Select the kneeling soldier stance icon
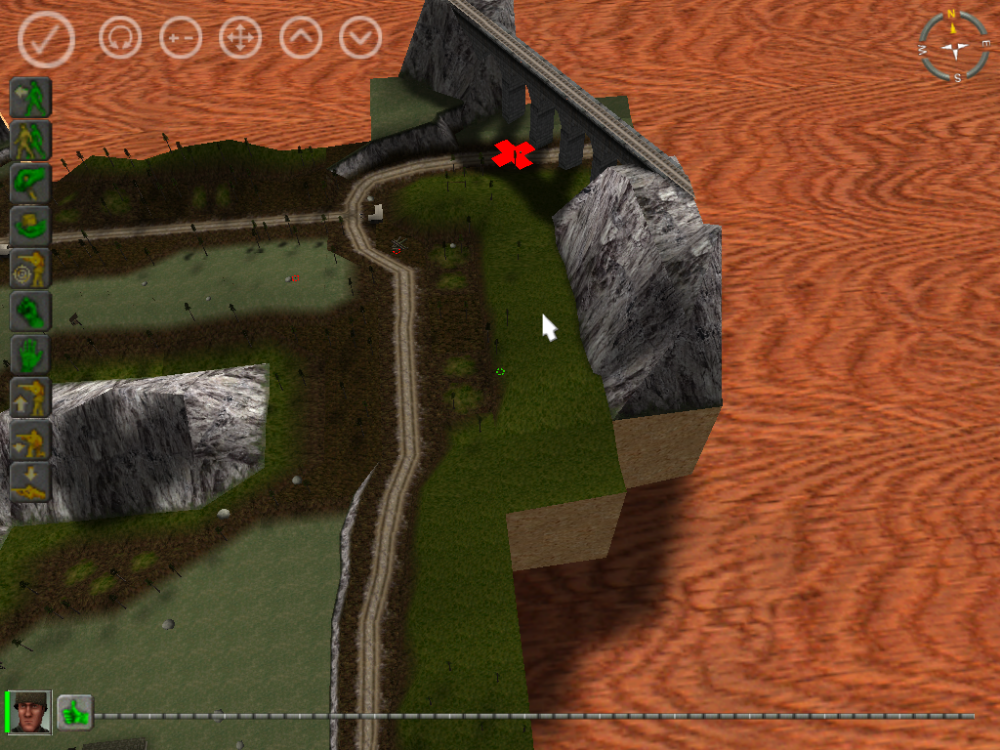The image size is (1000, 750). (31, 440)
